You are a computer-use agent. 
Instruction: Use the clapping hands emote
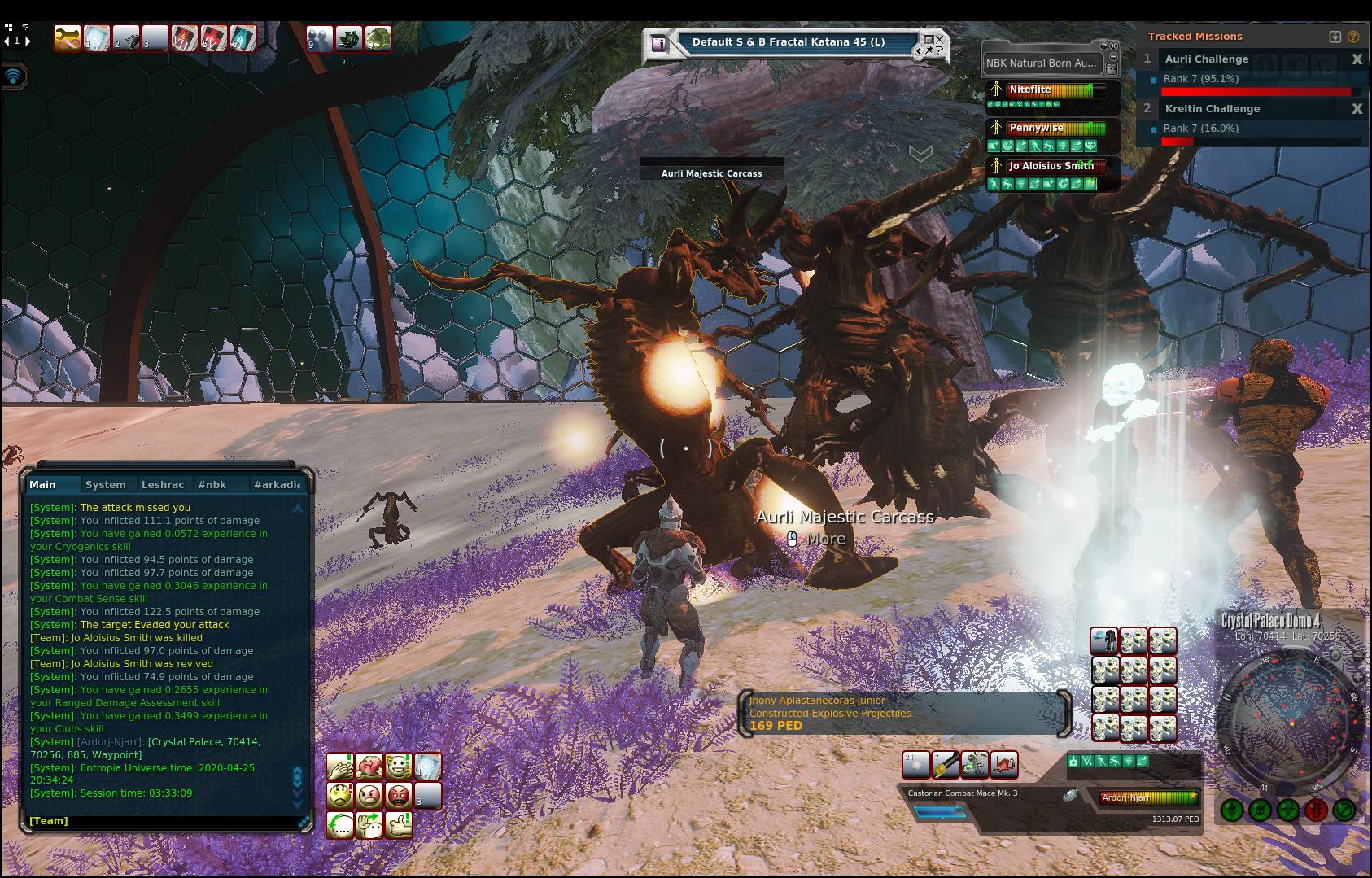[340, 766]
